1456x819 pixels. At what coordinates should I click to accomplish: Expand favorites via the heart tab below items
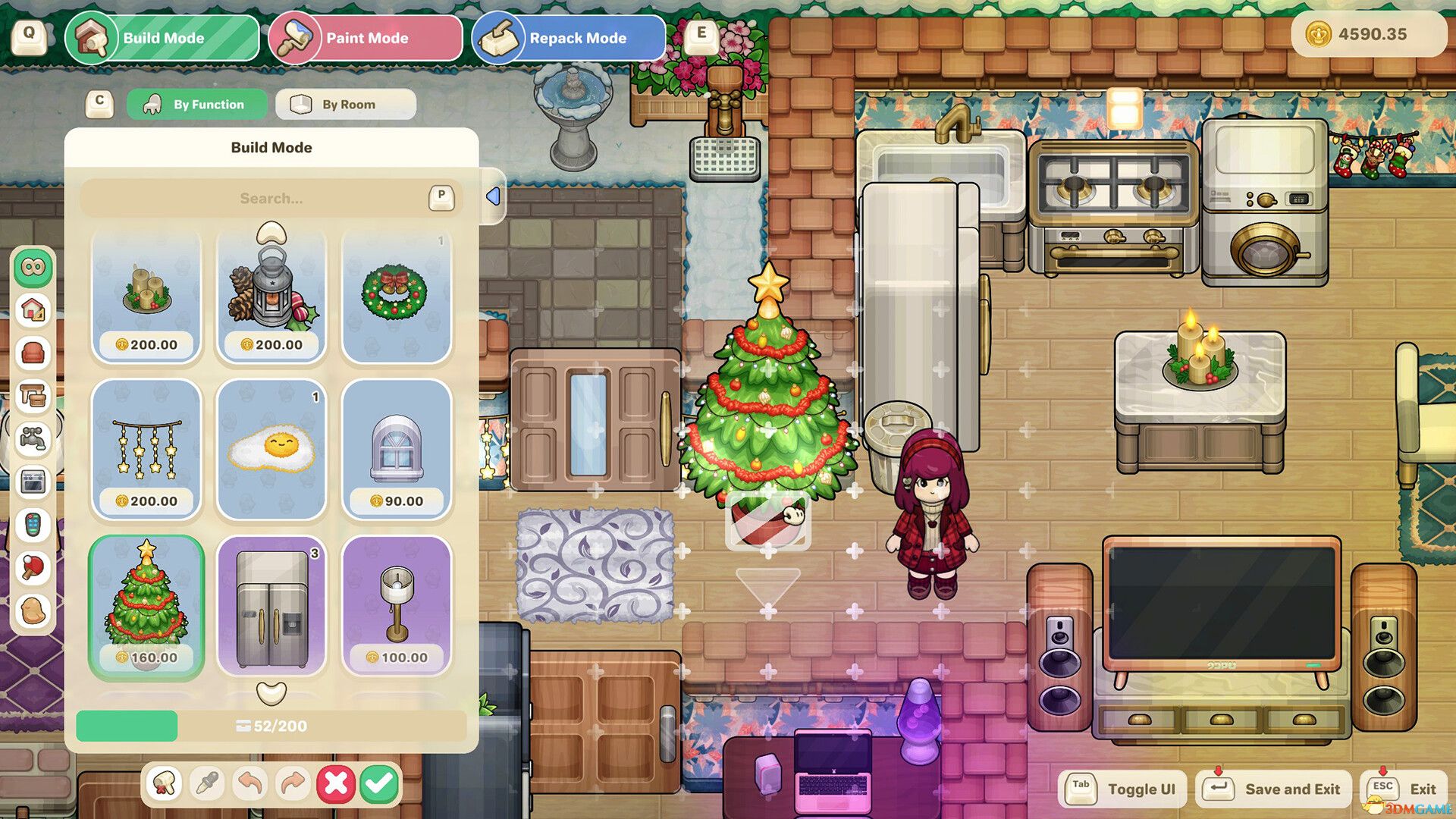271,692
